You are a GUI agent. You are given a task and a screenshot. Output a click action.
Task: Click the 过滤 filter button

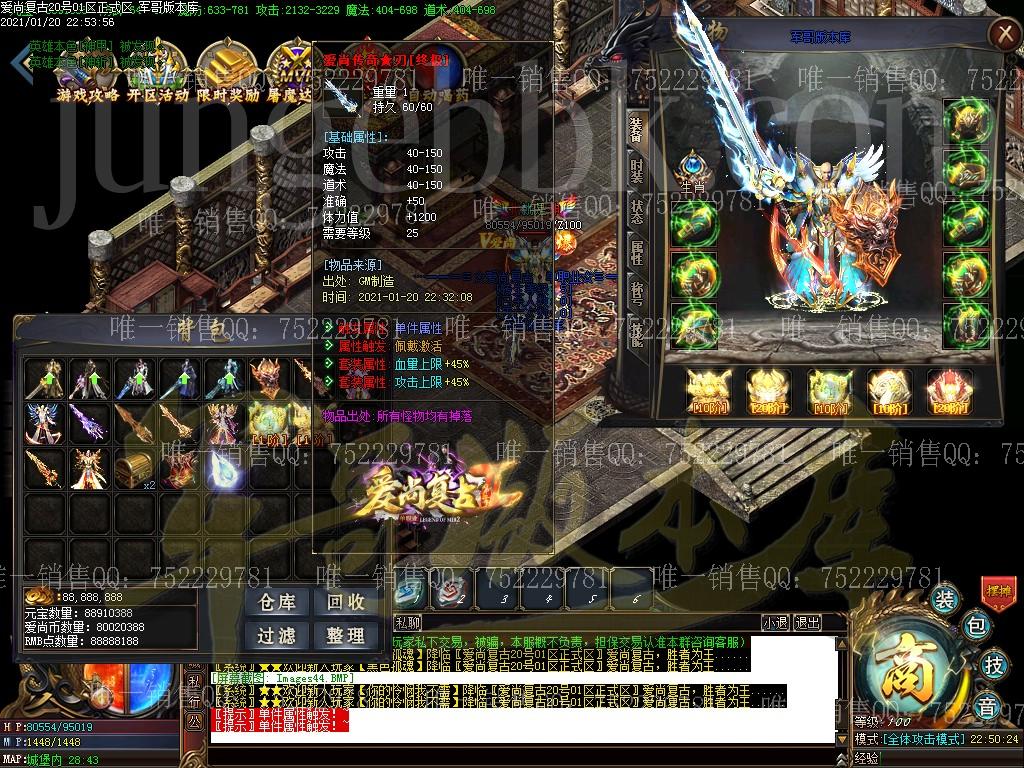(x=276, y=636)
